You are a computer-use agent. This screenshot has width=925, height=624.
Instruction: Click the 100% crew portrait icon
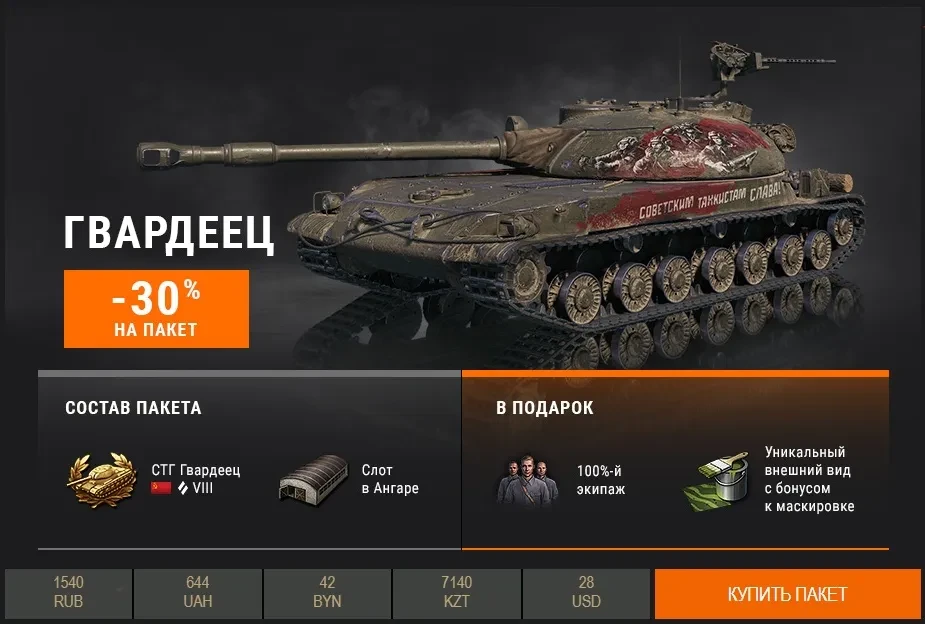[x=525, y=480]
